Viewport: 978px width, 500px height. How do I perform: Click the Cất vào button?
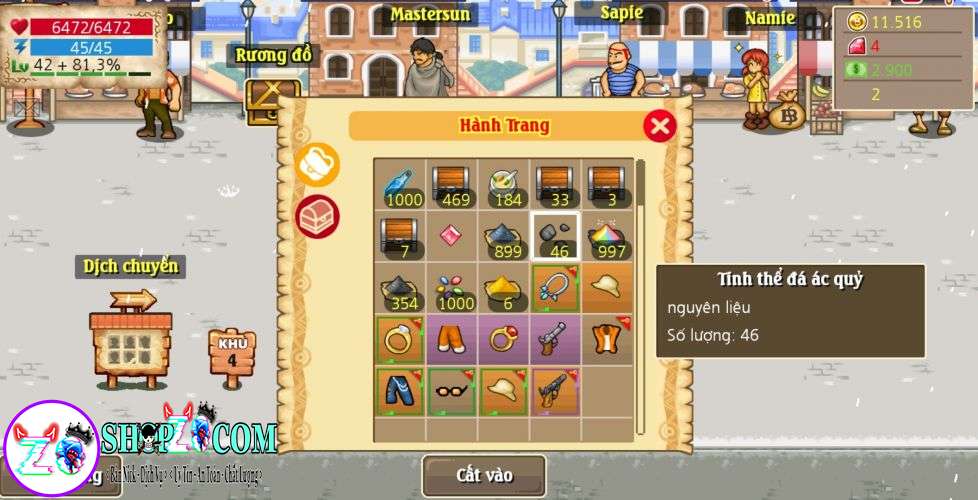point(484,476)
